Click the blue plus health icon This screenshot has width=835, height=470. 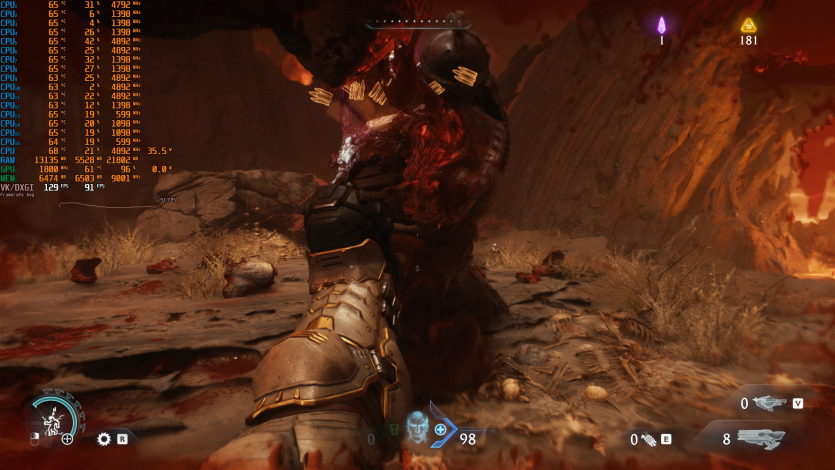[x=441, y=430]
